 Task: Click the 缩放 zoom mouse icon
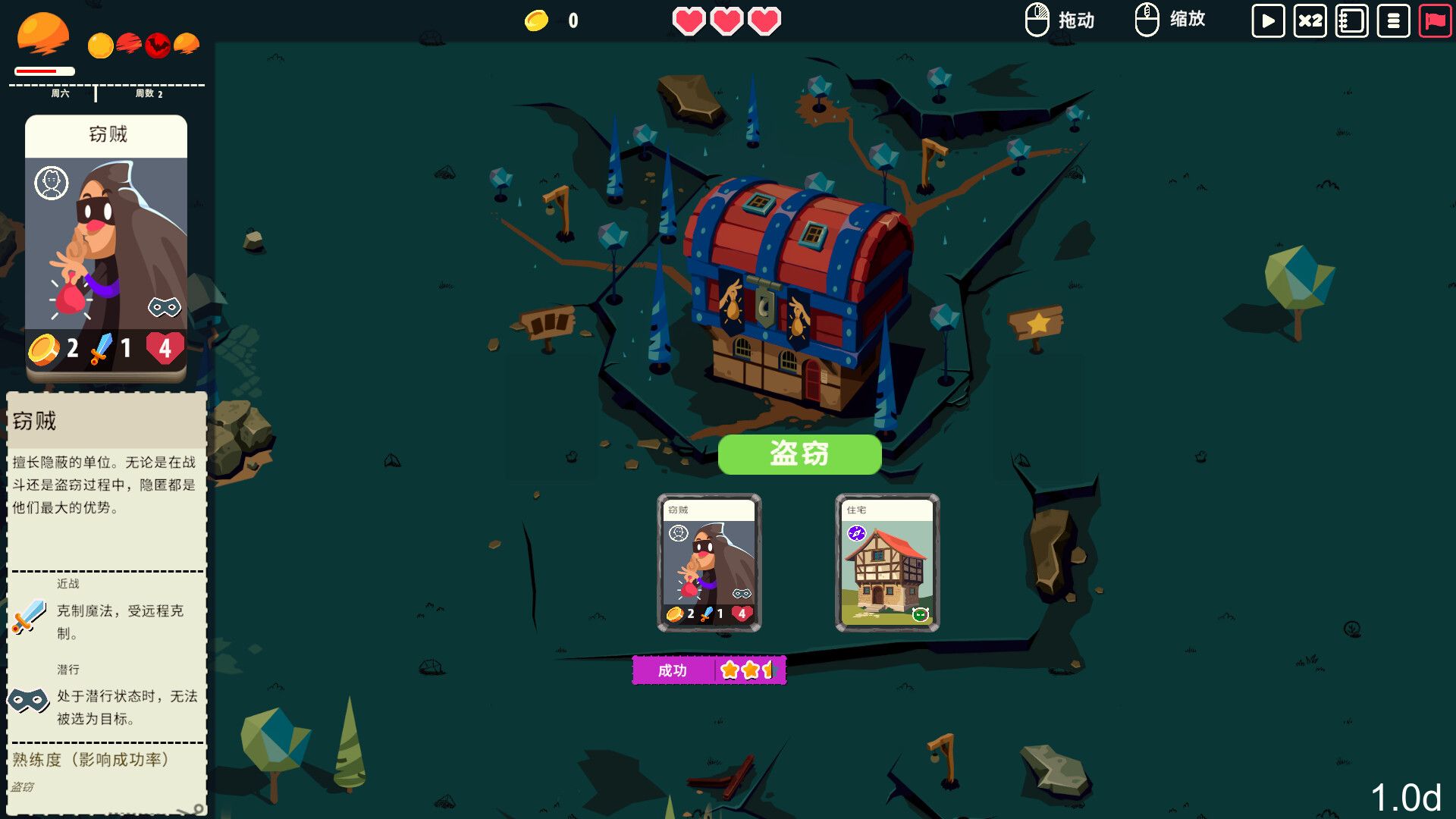[1147, 20]
